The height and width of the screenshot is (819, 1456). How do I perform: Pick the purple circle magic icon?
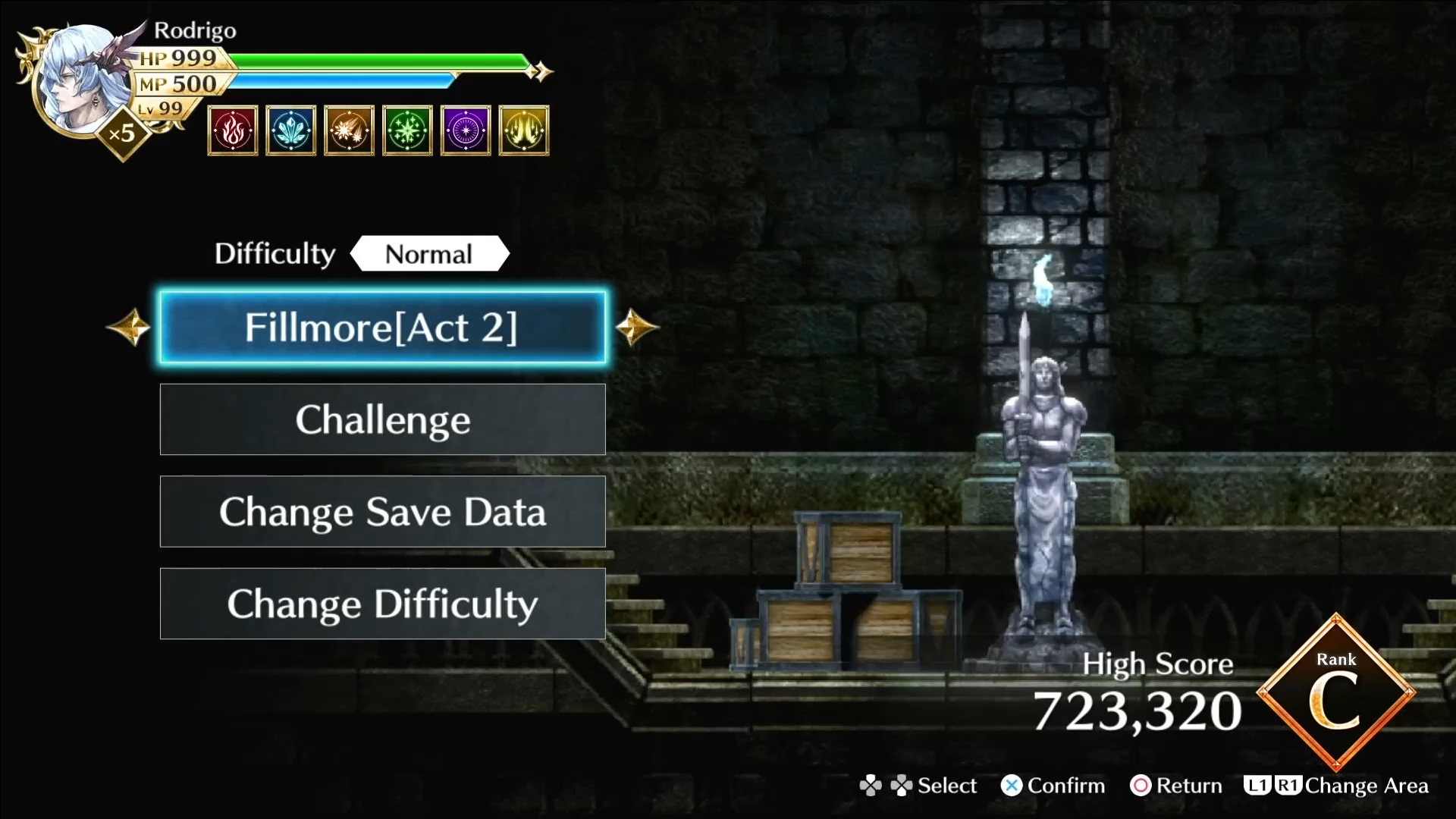click(466, 130)
